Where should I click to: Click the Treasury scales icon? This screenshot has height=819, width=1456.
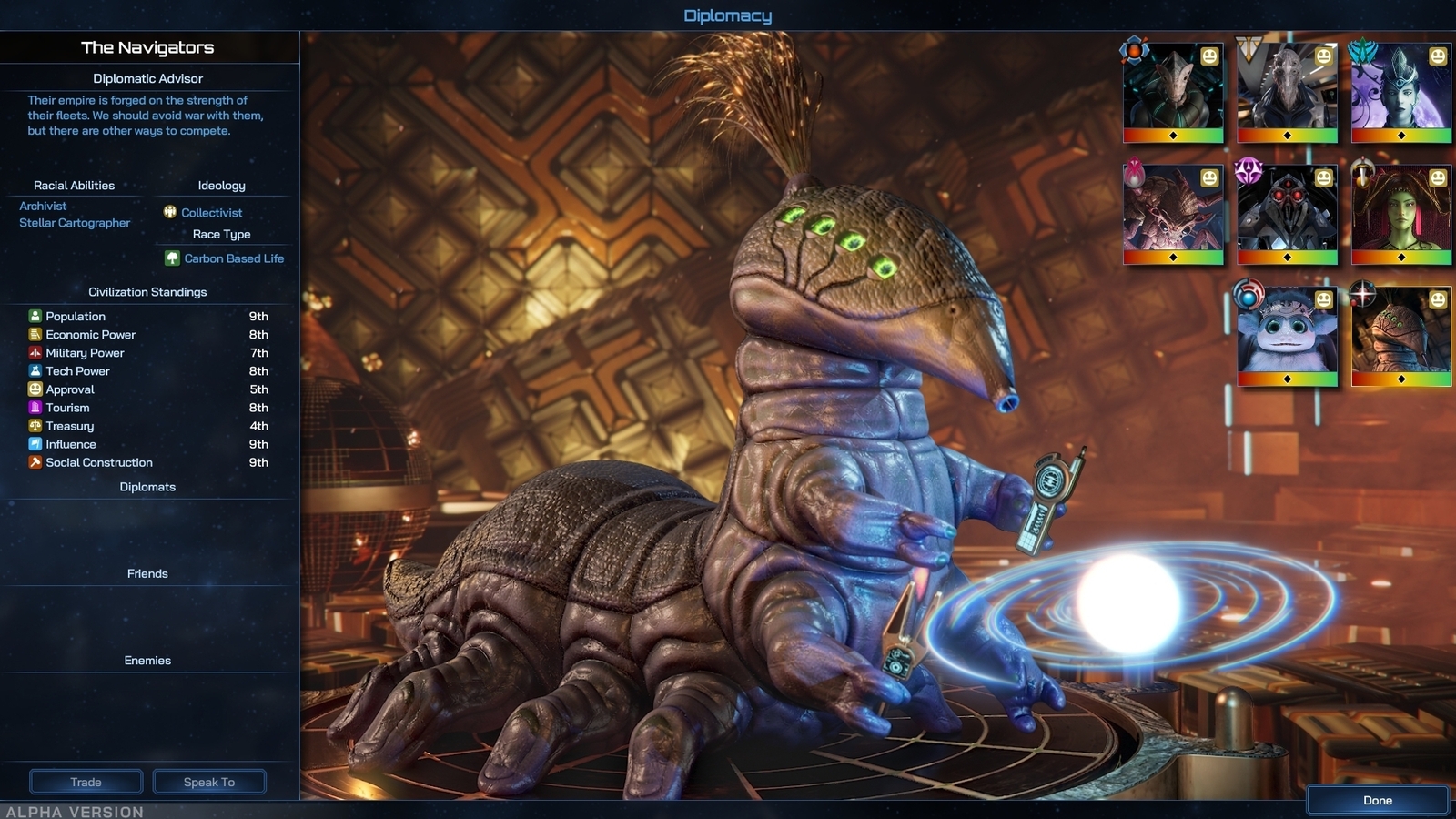click(x=35, y=425)
